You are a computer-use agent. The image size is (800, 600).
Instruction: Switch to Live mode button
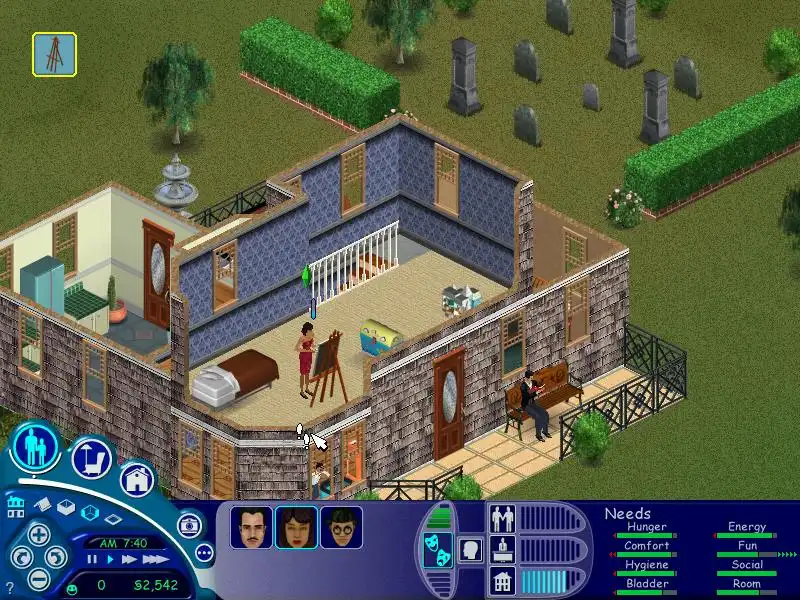point(36,447)
